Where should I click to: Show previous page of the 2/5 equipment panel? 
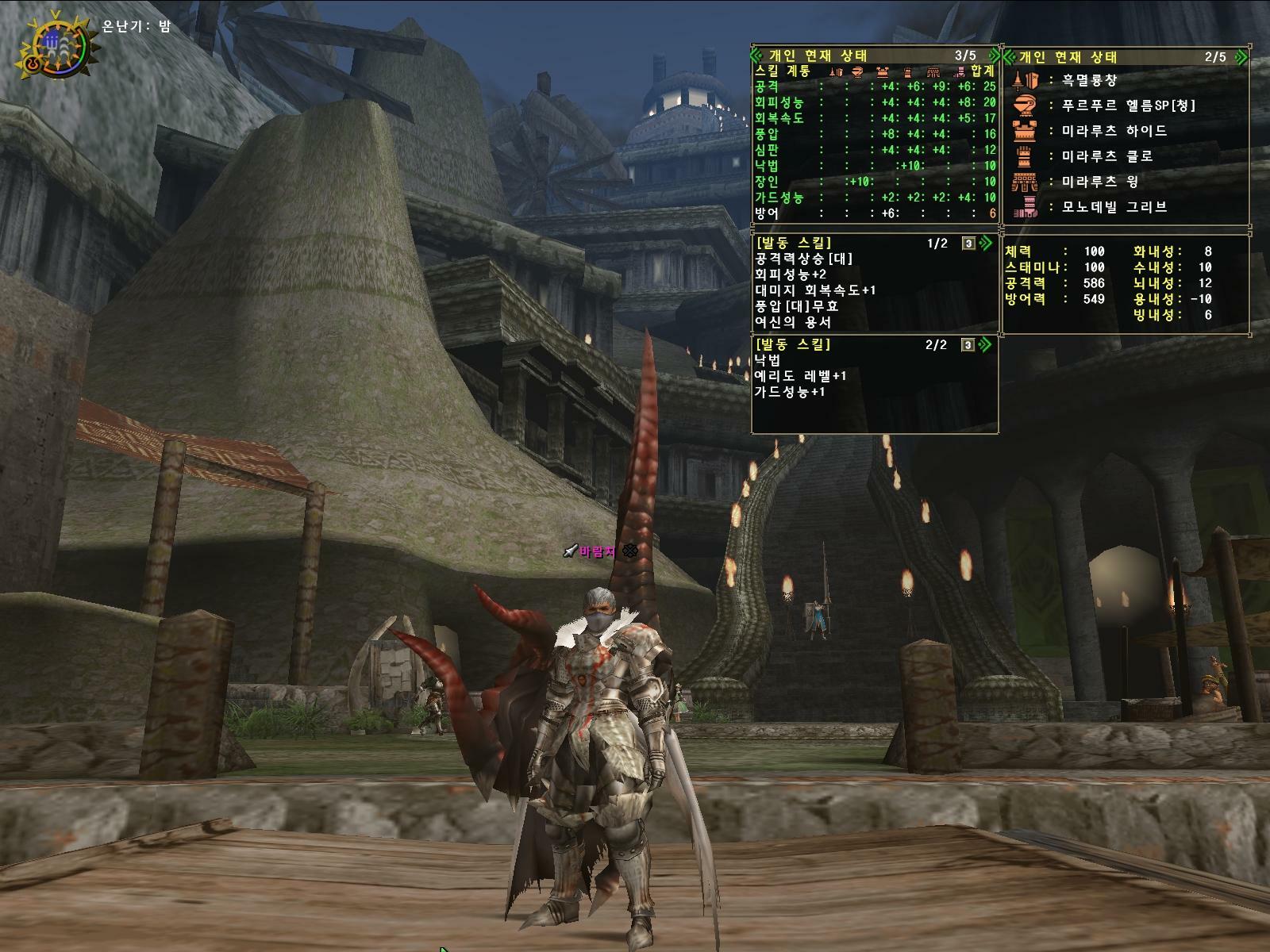pyautogui.click(x=1010, y=57)
